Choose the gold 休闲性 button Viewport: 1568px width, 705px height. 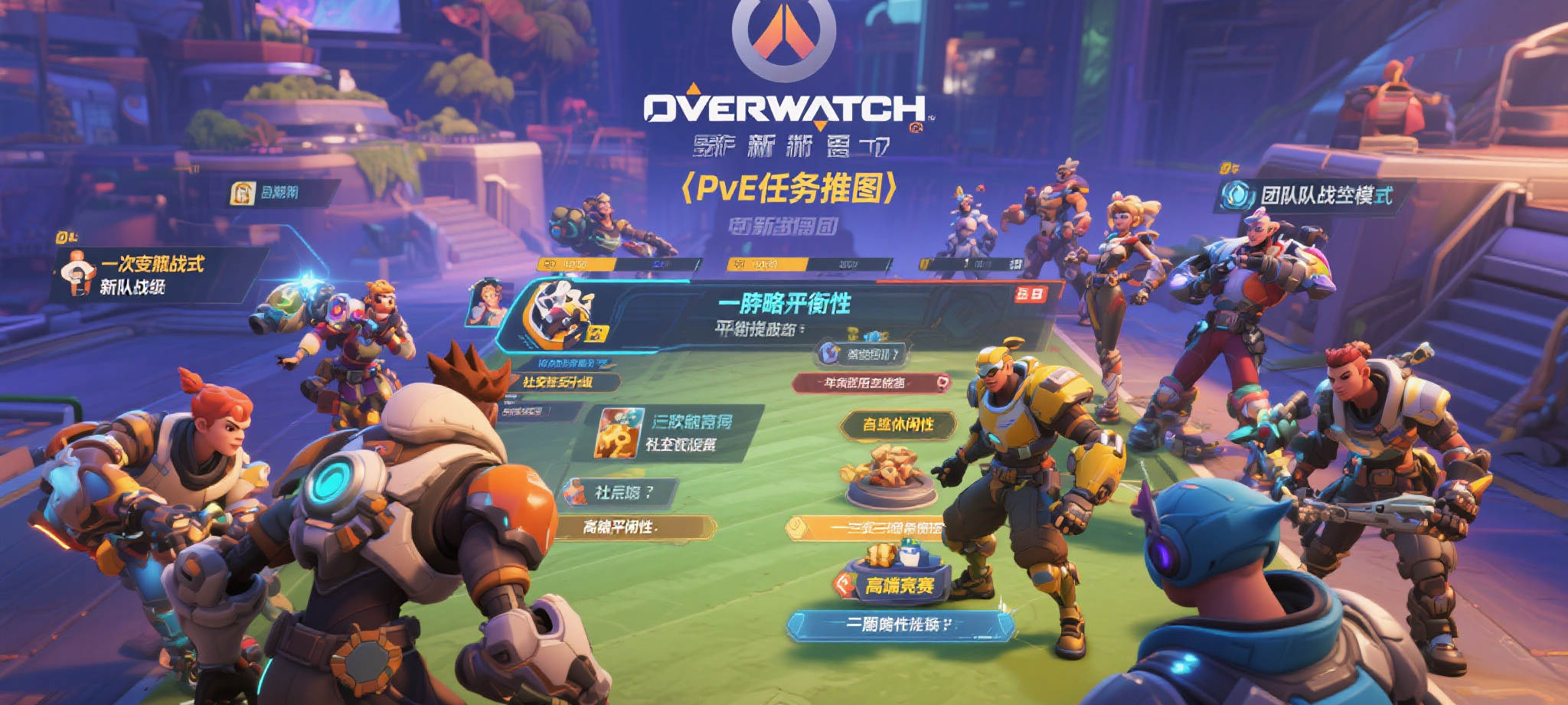pos(897,425)
